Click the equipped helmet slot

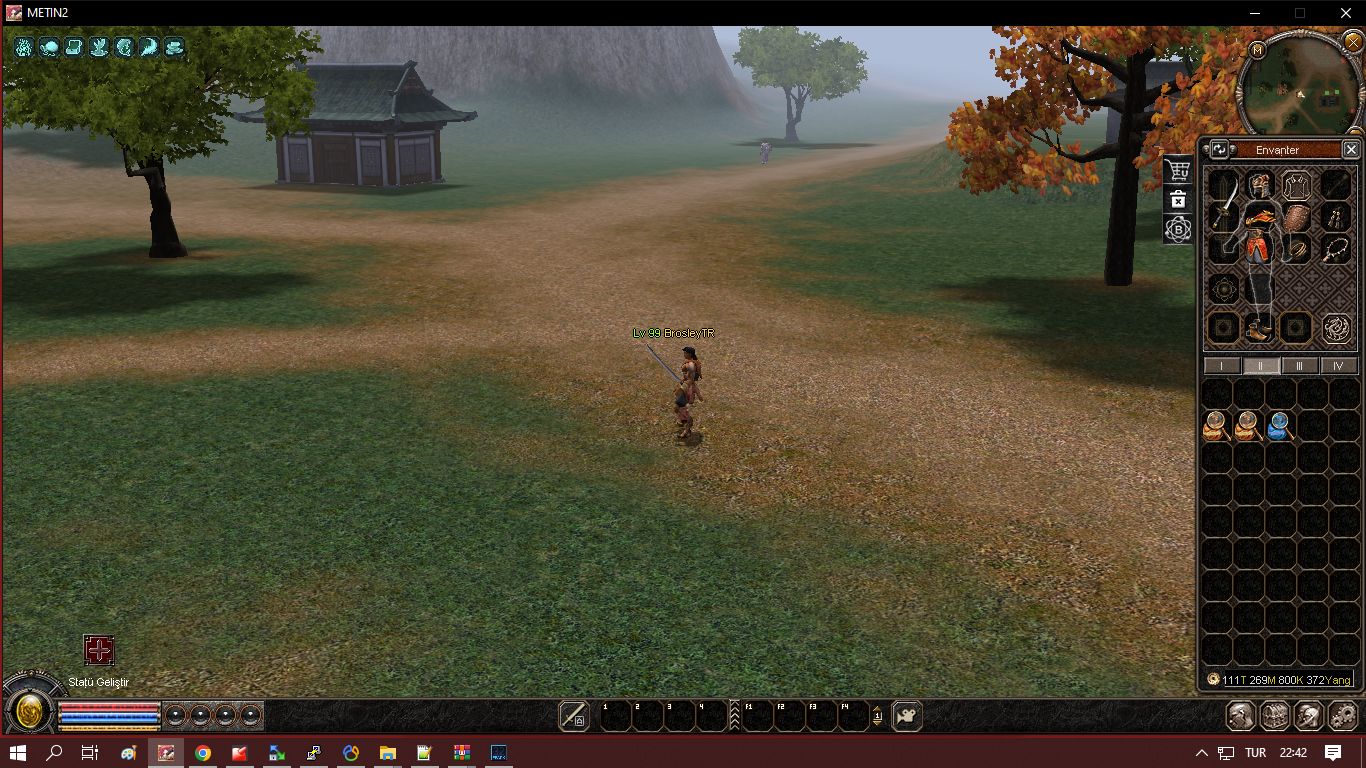(x=1259, y=185)
